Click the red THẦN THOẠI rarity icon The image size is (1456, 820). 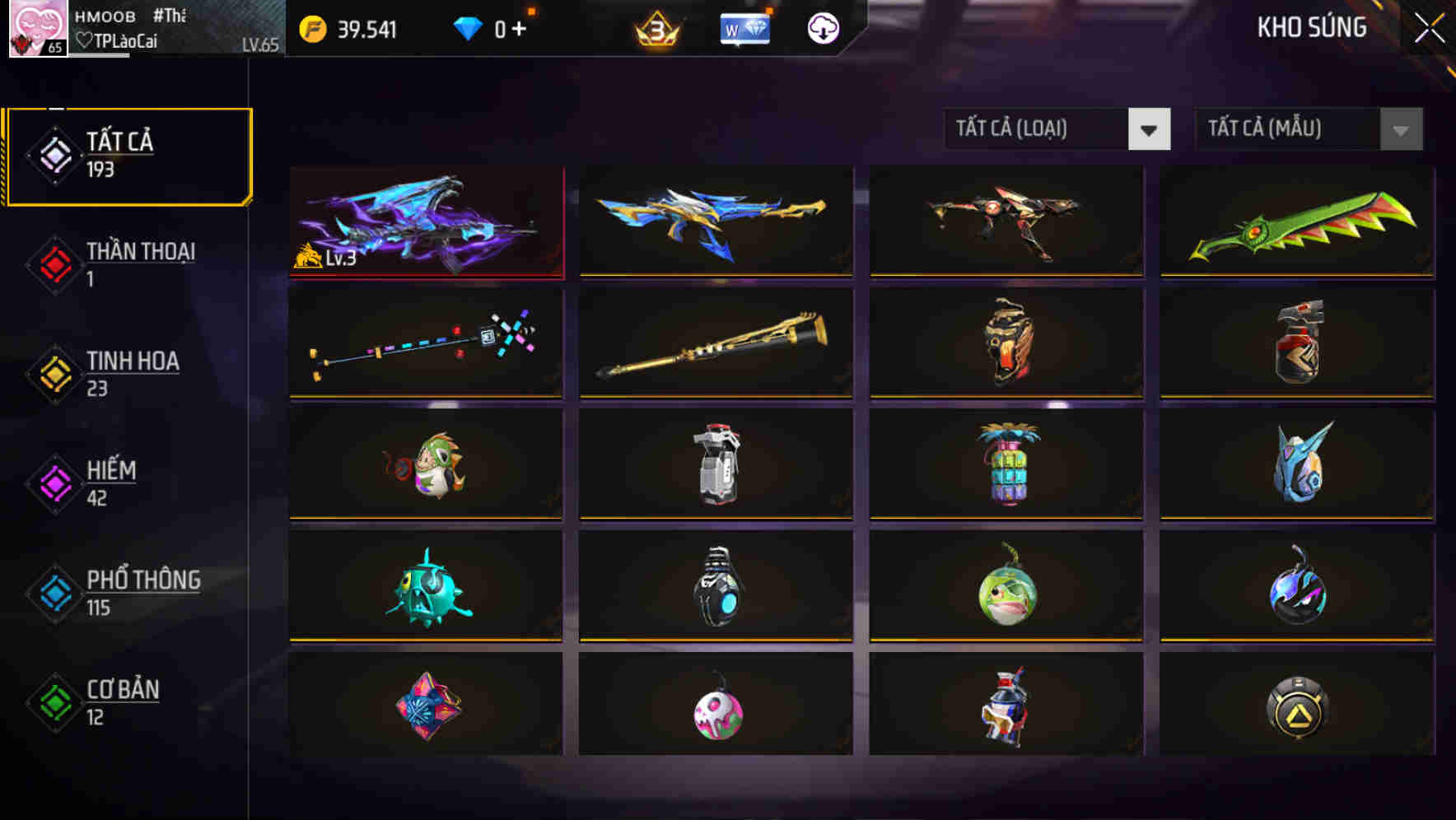tap(54, 263)
